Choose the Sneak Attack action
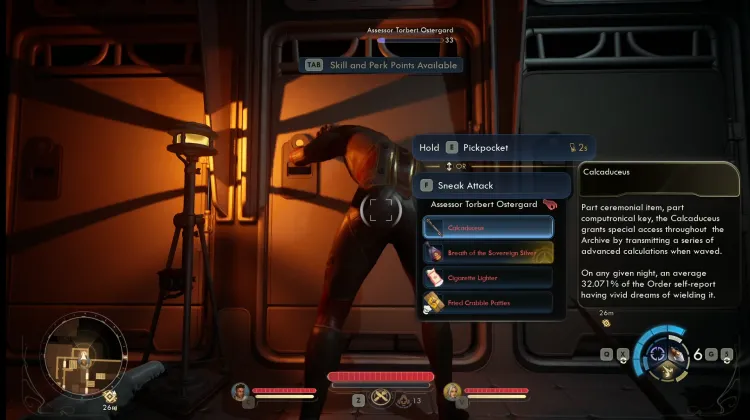The height and width of the screenshot is (420, 750). pos(493,185)
